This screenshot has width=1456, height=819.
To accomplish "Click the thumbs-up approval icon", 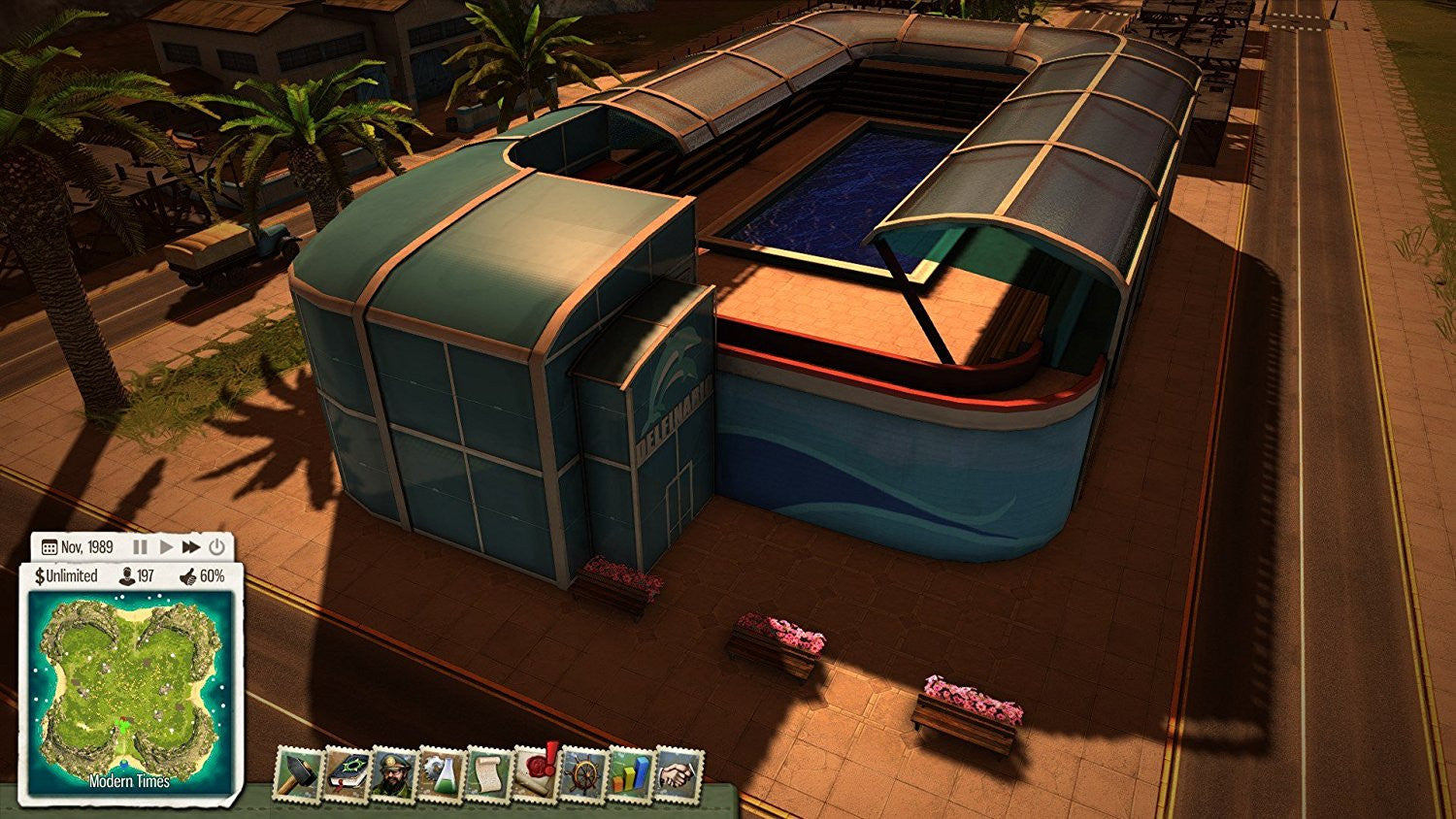I will [x=186, y=576].
